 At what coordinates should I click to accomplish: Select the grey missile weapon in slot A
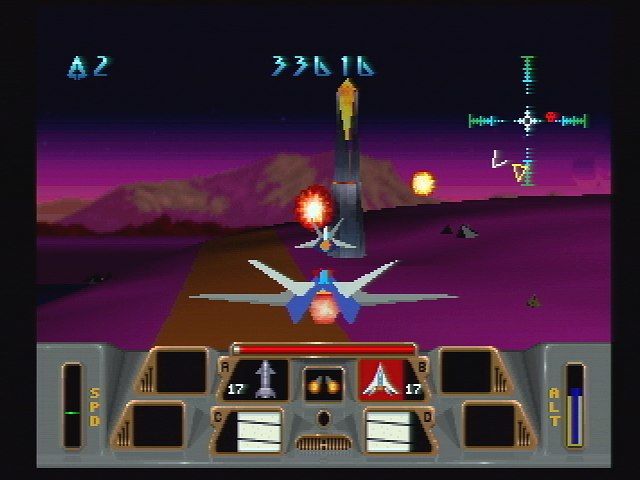[x=266, y=380]
